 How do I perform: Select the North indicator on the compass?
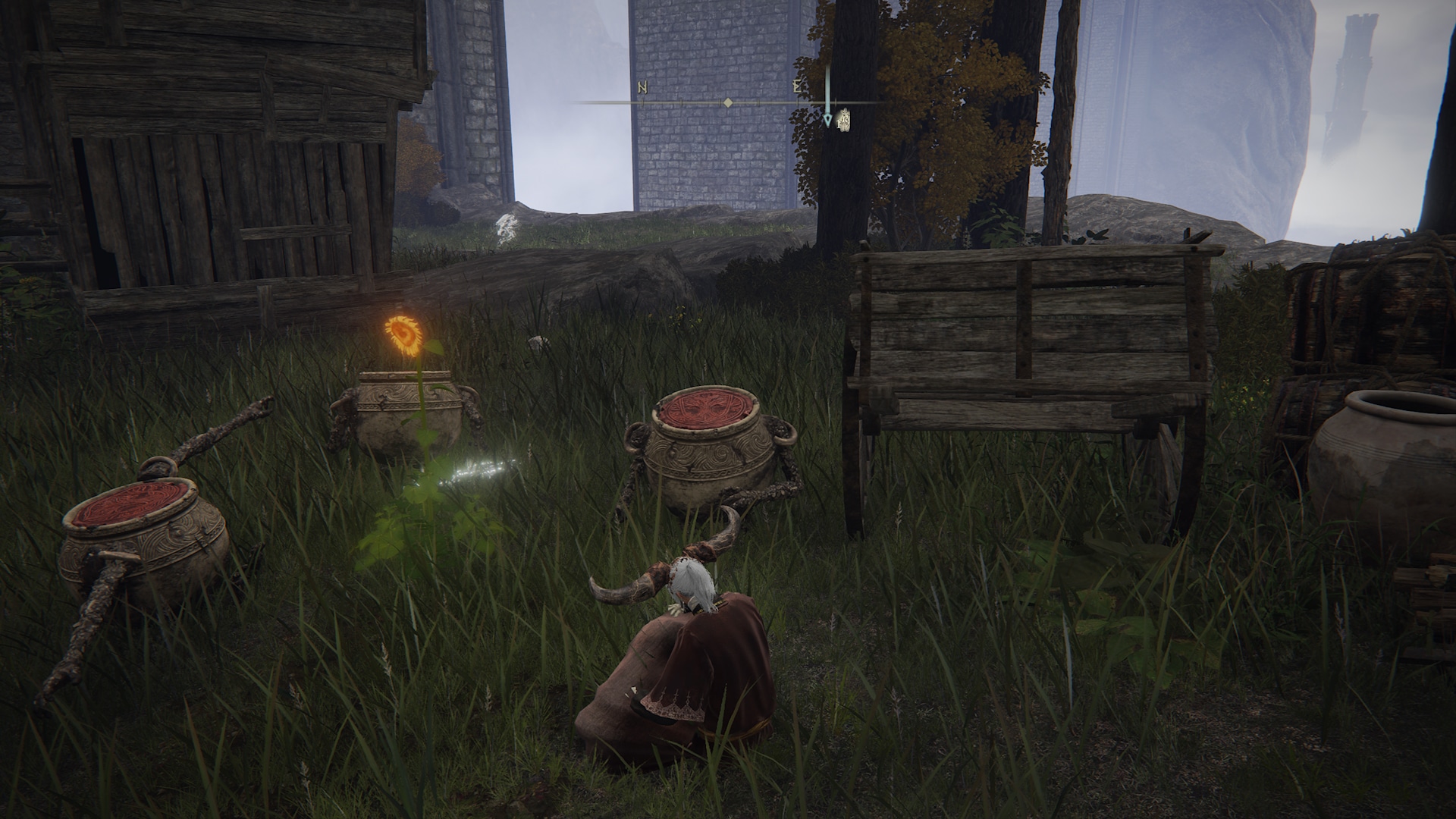(642, 88)
